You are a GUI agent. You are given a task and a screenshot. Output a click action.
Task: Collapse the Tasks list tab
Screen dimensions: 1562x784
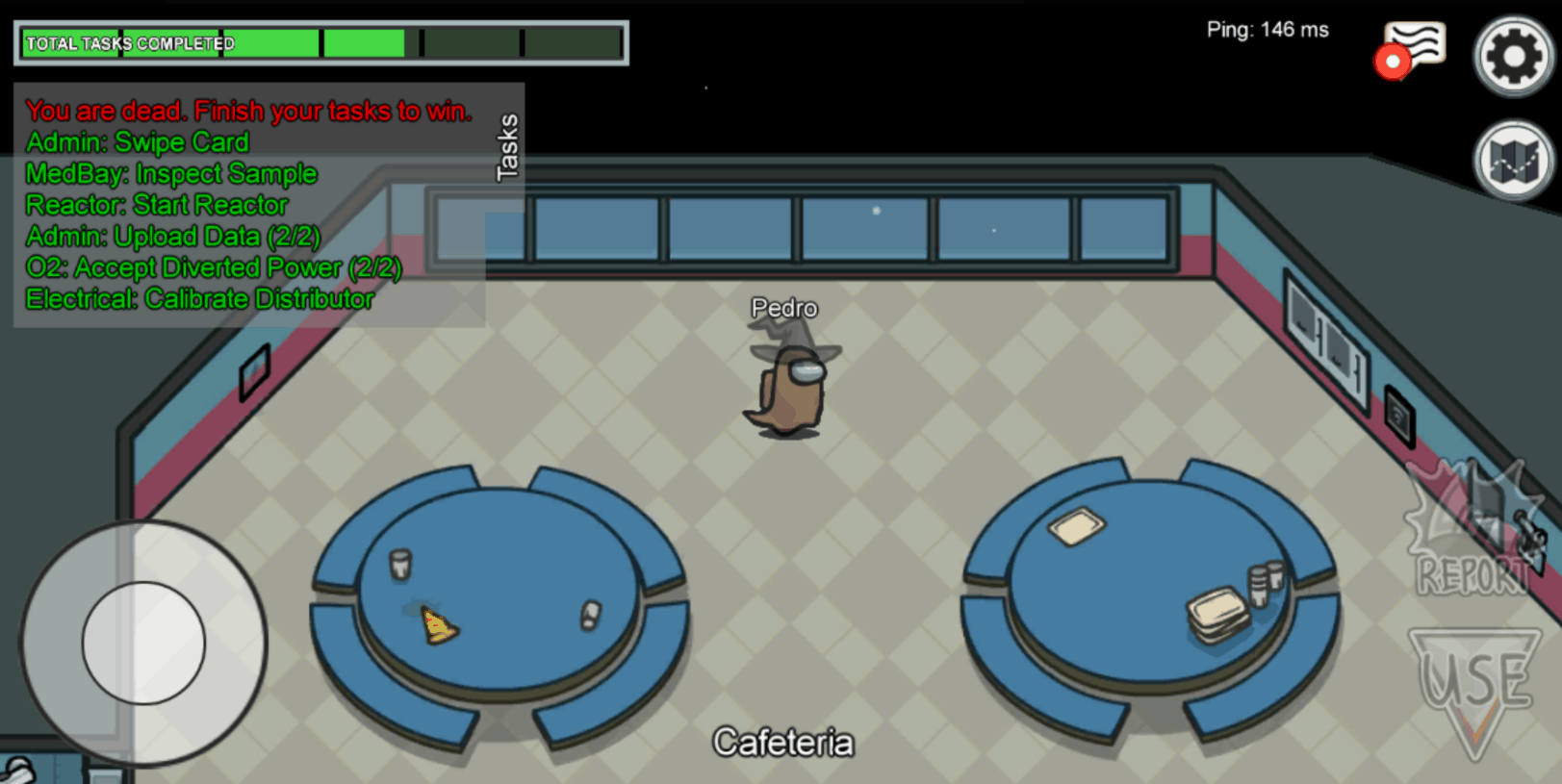(506, 146)
